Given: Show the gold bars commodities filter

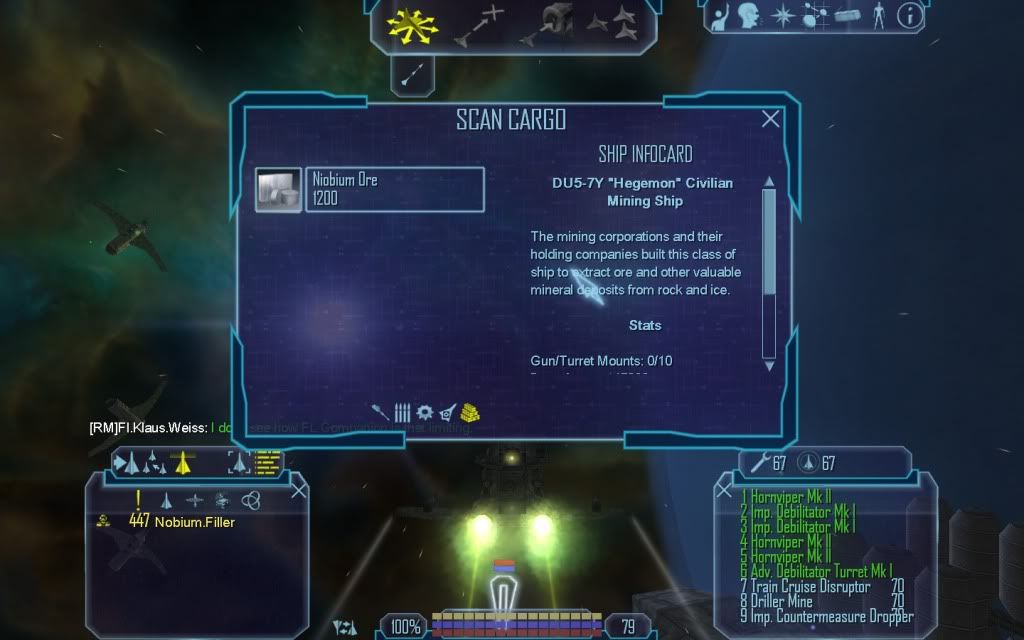Looking at the screenshot, I should point(470,412).
